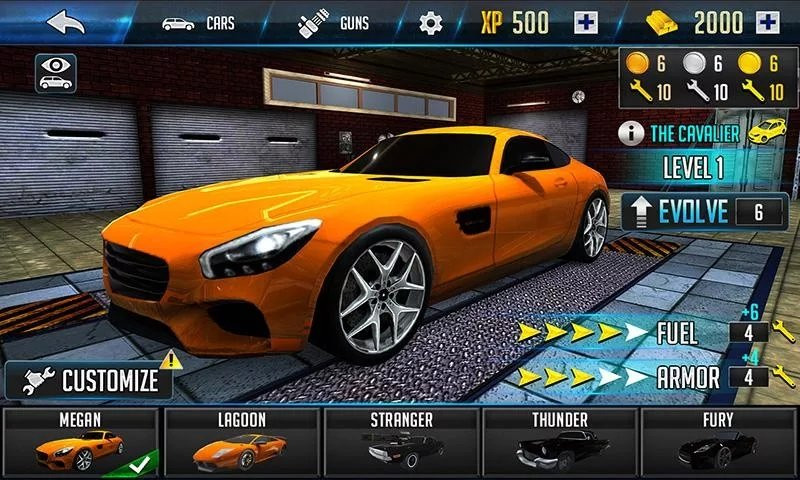This screenshot has width=800, height=480.
Task: Toggle the car view eye icon
Action: pyautogui.click(x=57, y=72)
